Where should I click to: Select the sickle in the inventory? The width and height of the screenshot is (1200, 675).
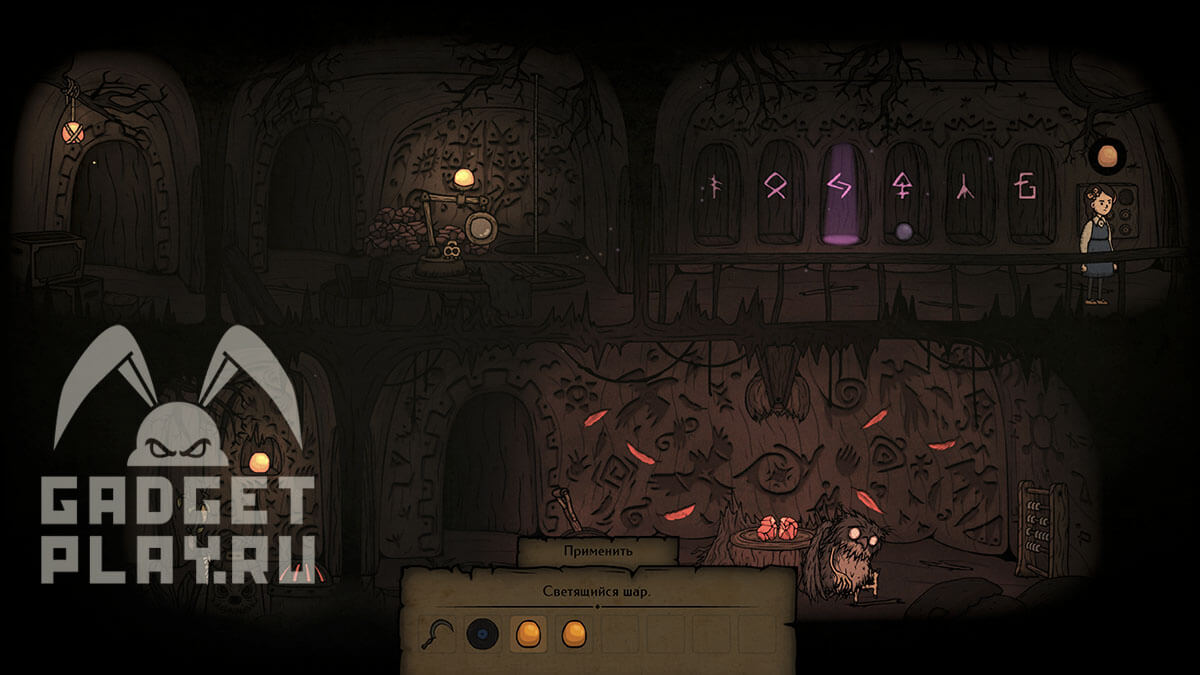(x=437, y=633)
